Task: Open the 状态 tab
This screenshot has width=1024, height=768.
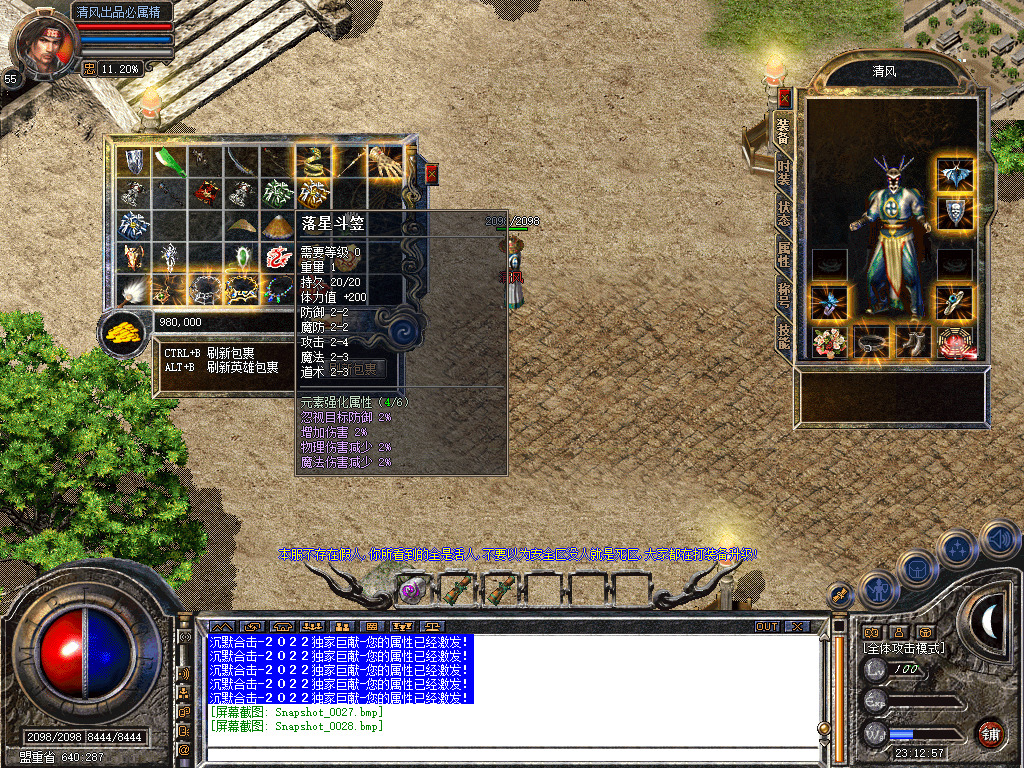Action: (784, 210)
